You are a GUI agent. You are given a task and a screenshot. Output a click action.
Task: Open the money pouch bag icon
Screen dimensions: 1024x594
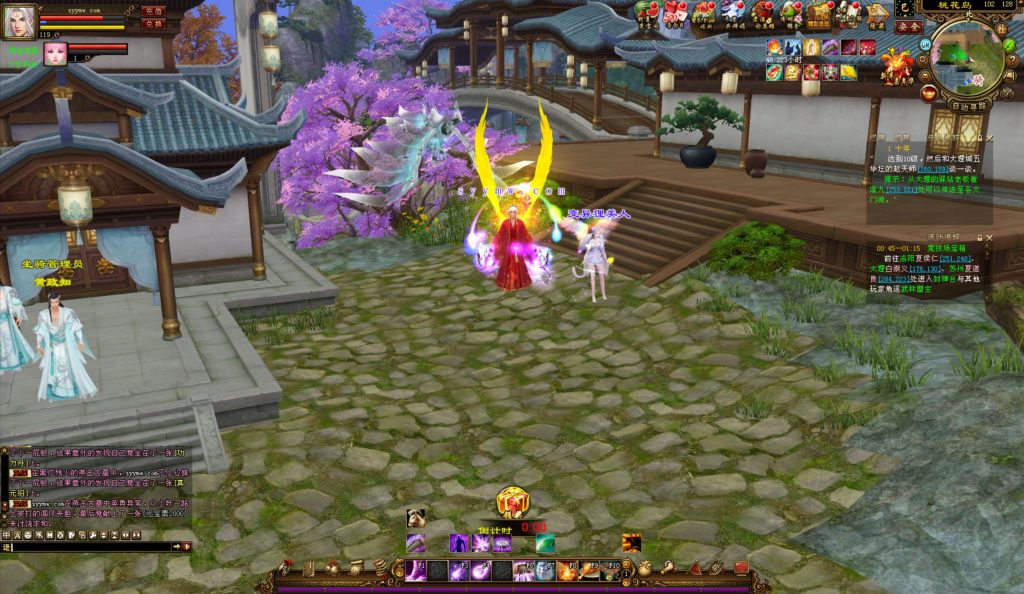[644, 568]
